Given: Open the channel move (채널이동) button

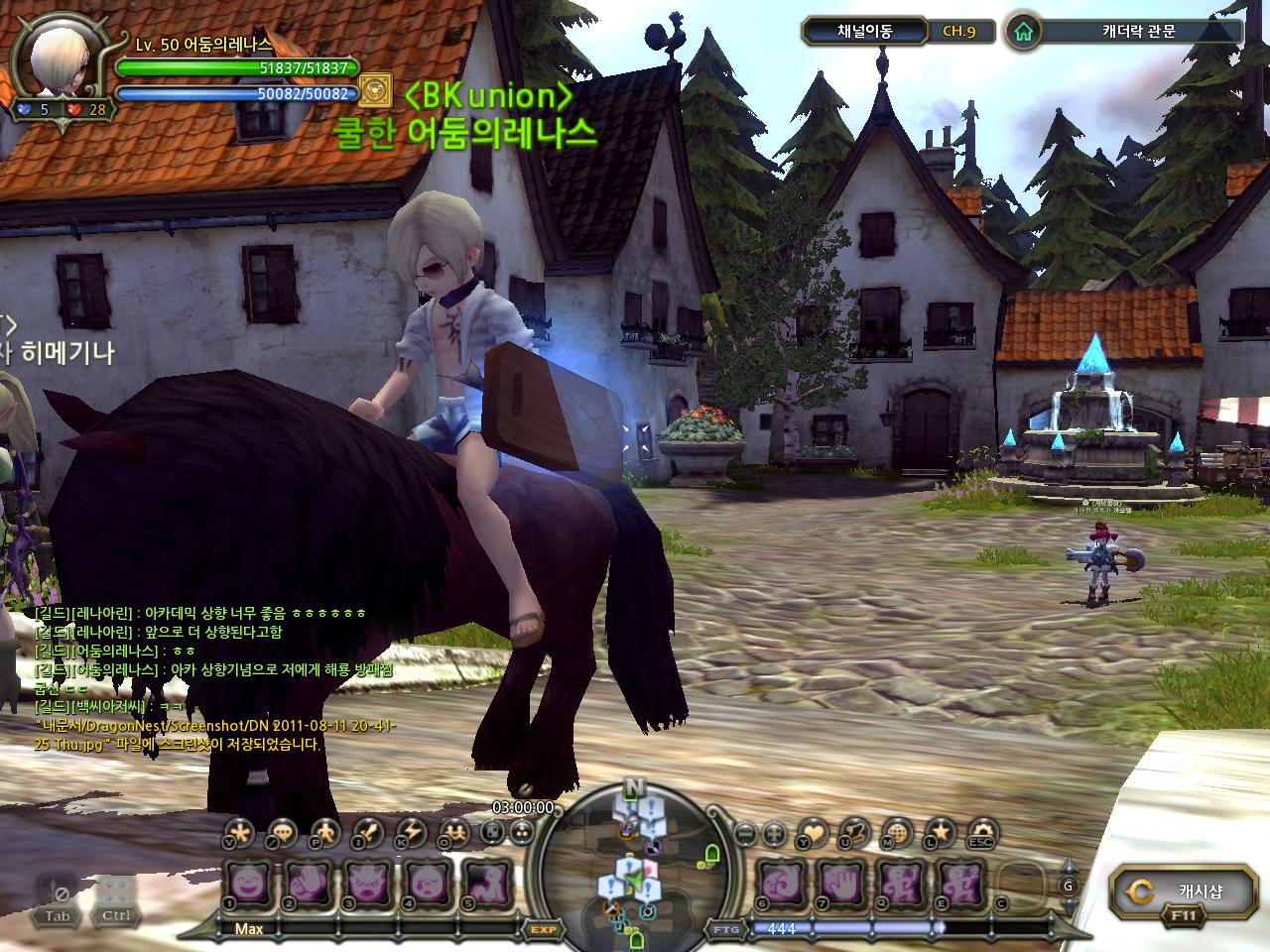Looking at the screenshot, I should point(850,31).
